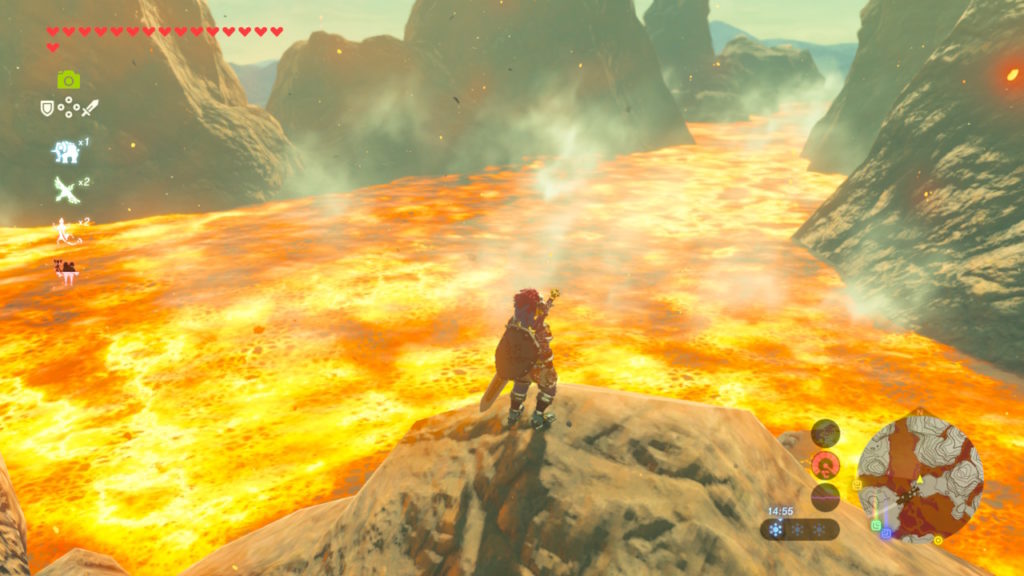The image size is (1024, 576).
Task: Select the green camera rune icon
Action: (68, 80)
